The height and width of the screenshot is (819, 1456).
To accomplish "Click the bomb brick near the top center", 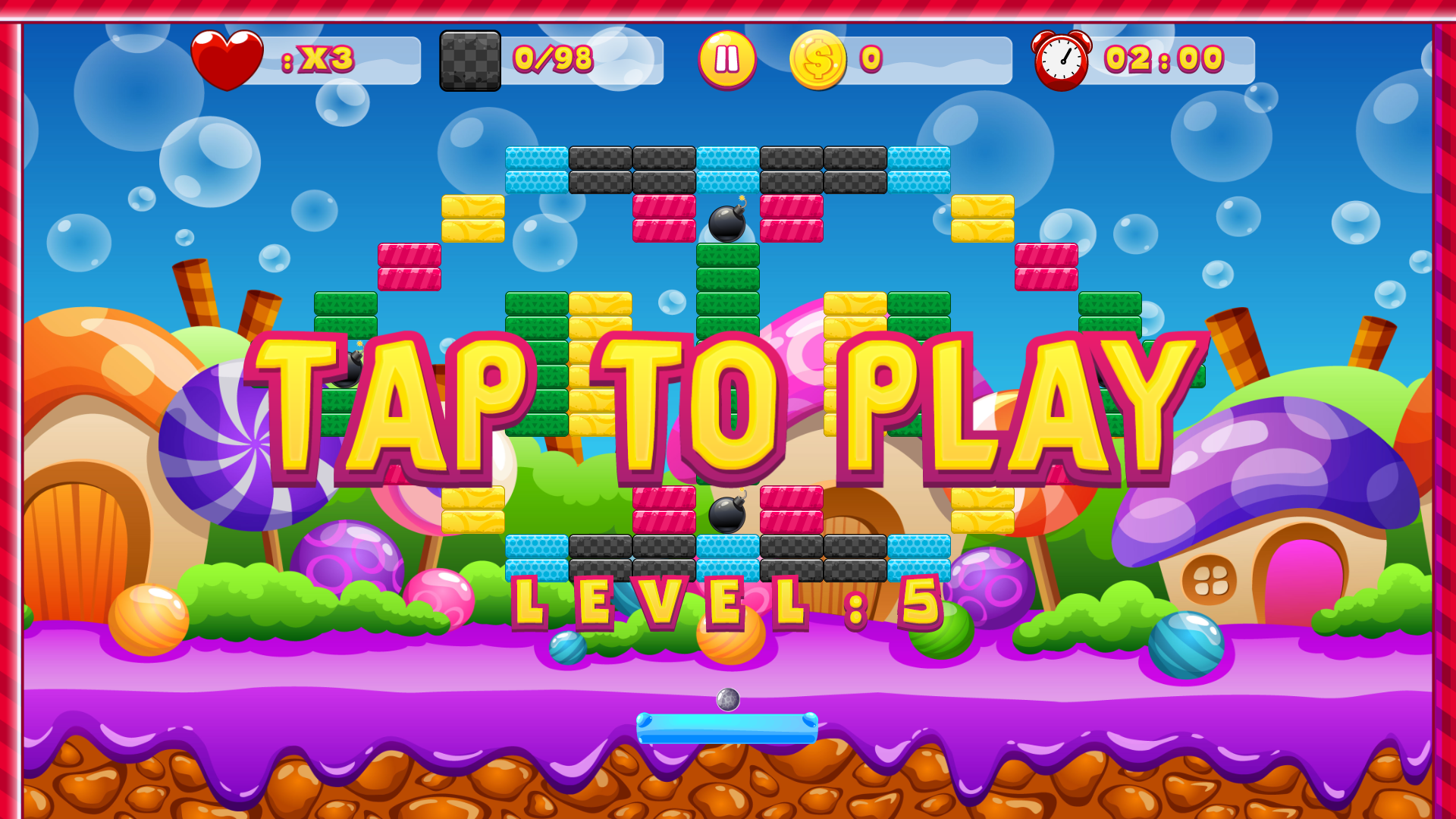I will [726, 222].
